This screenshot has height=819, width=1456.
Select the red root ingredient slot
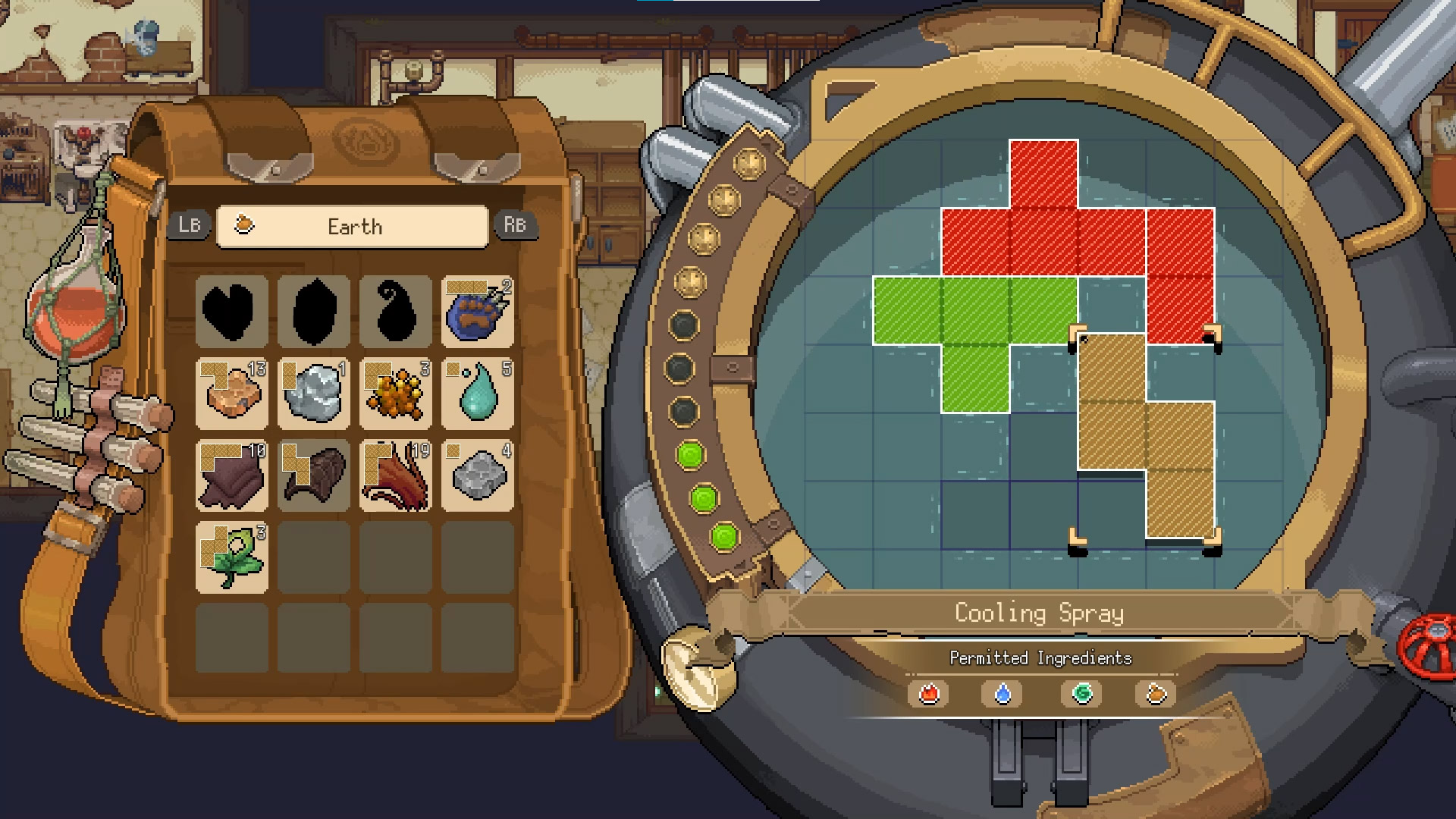coord(396,475)
